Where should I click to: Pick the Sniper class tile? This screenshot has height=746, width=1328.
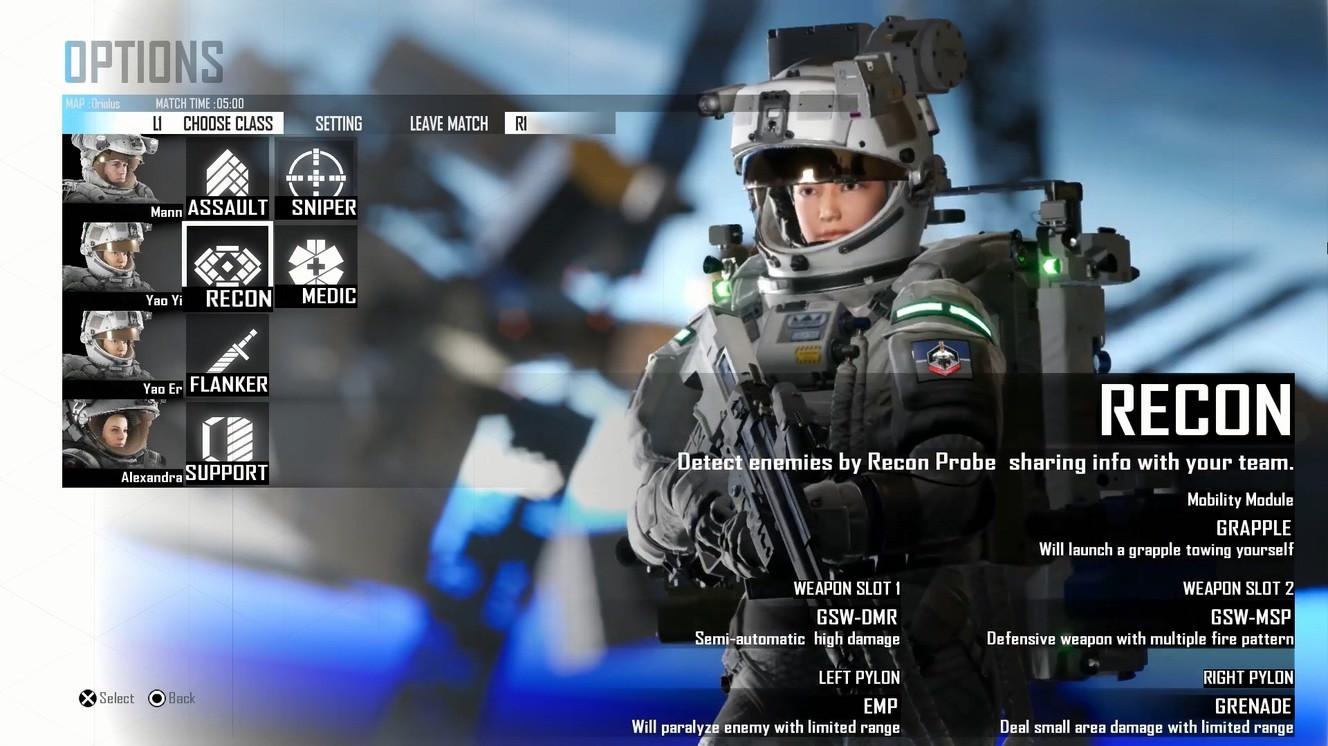click(x=316, y=179)
